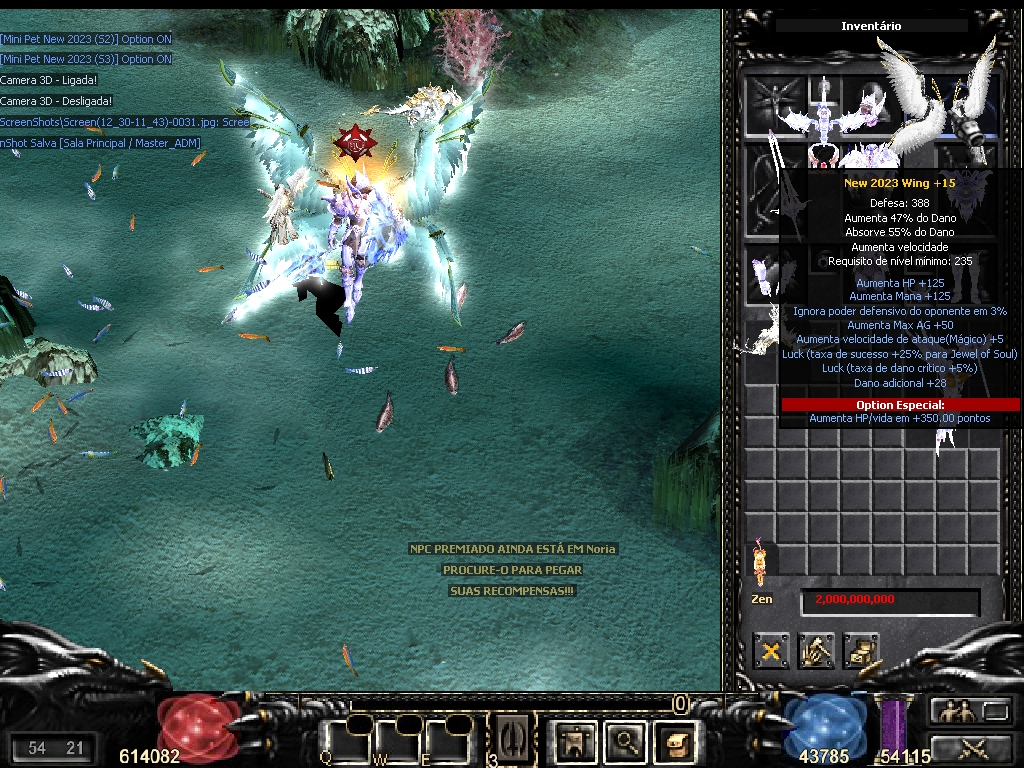Open the active skill selector slot
Viewport: 1024px width, 768px height.
pos(514,738)
